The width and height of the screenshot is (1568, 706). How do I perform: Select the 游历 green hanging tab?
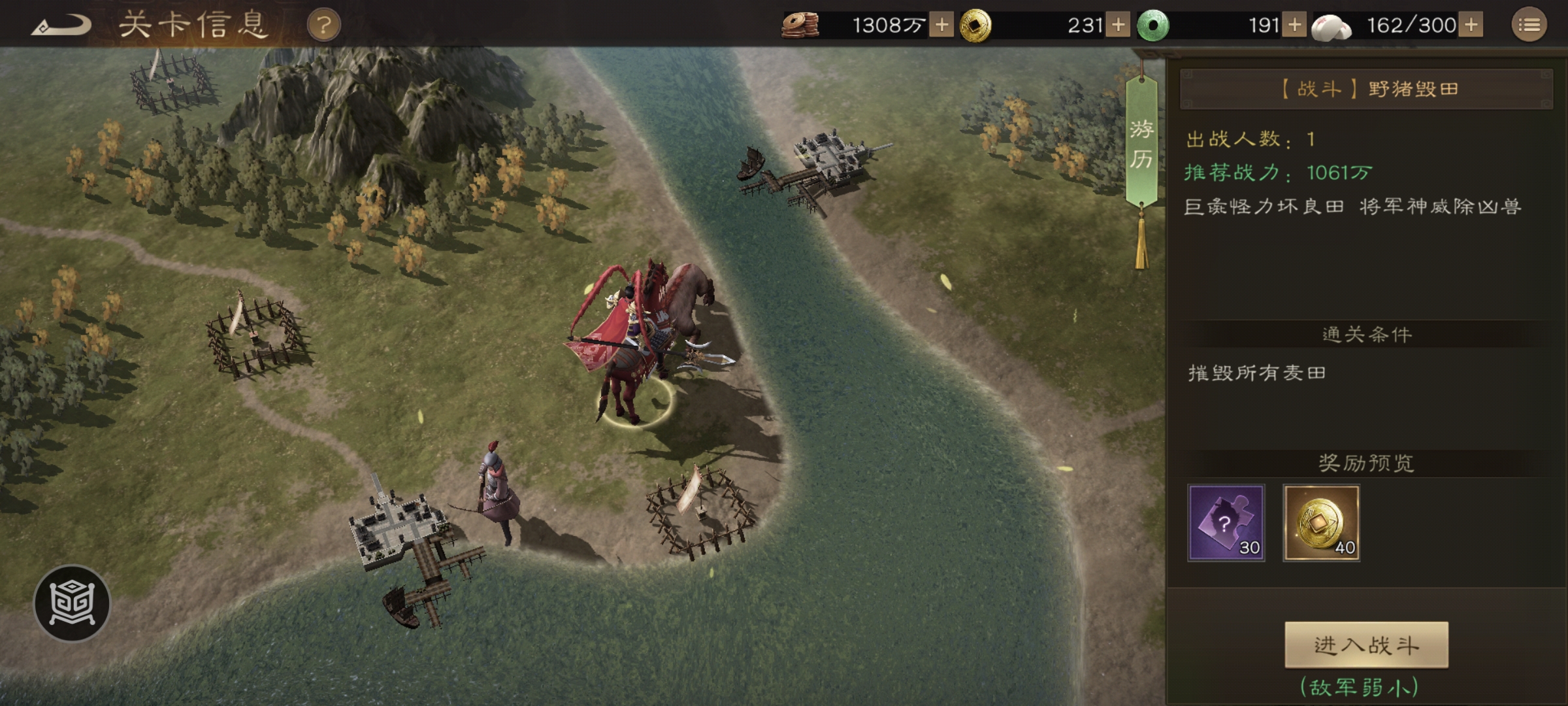[1141, 144]
